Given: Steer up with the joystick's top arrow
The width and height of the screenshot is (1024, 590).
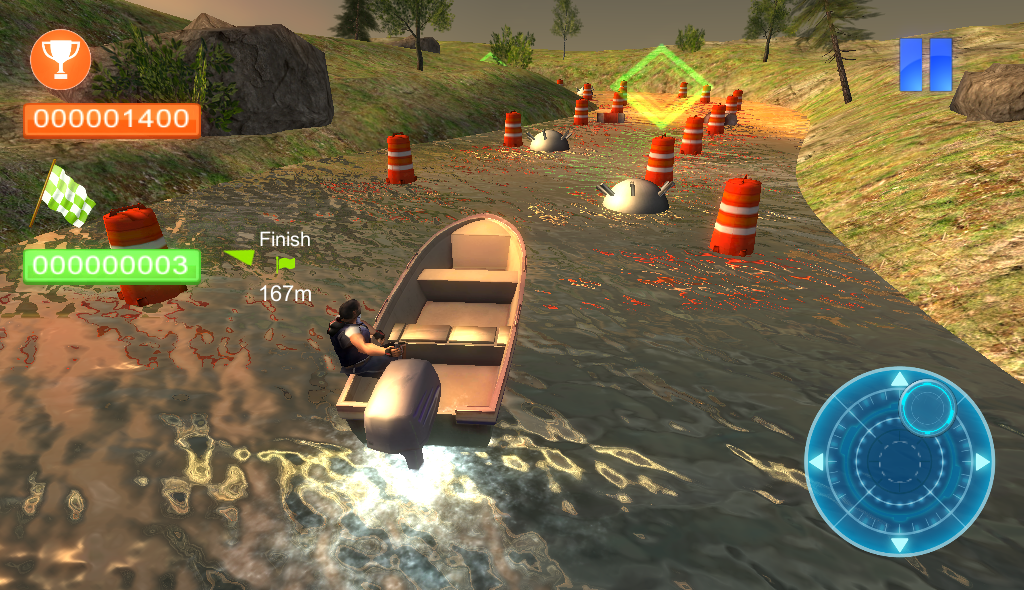Looking at the screenshot, I should pos(899,380).
